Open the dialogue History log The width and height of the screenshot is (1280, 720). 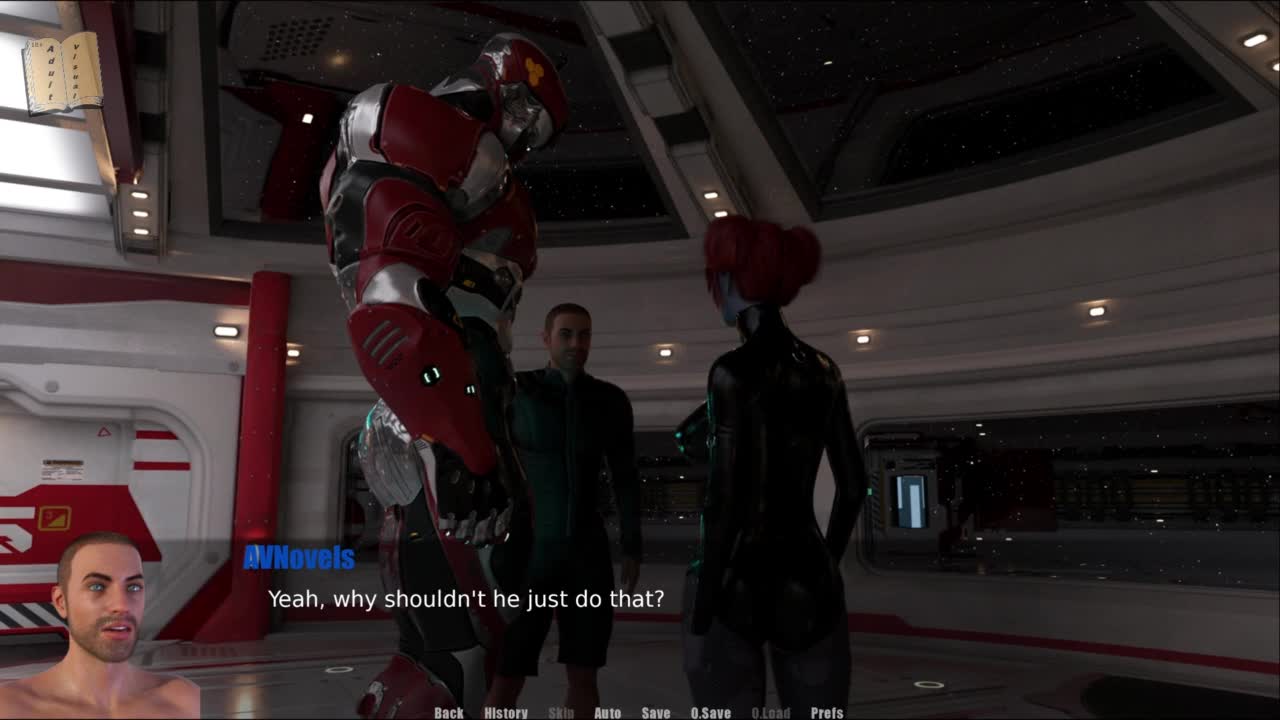pos(506,712)
